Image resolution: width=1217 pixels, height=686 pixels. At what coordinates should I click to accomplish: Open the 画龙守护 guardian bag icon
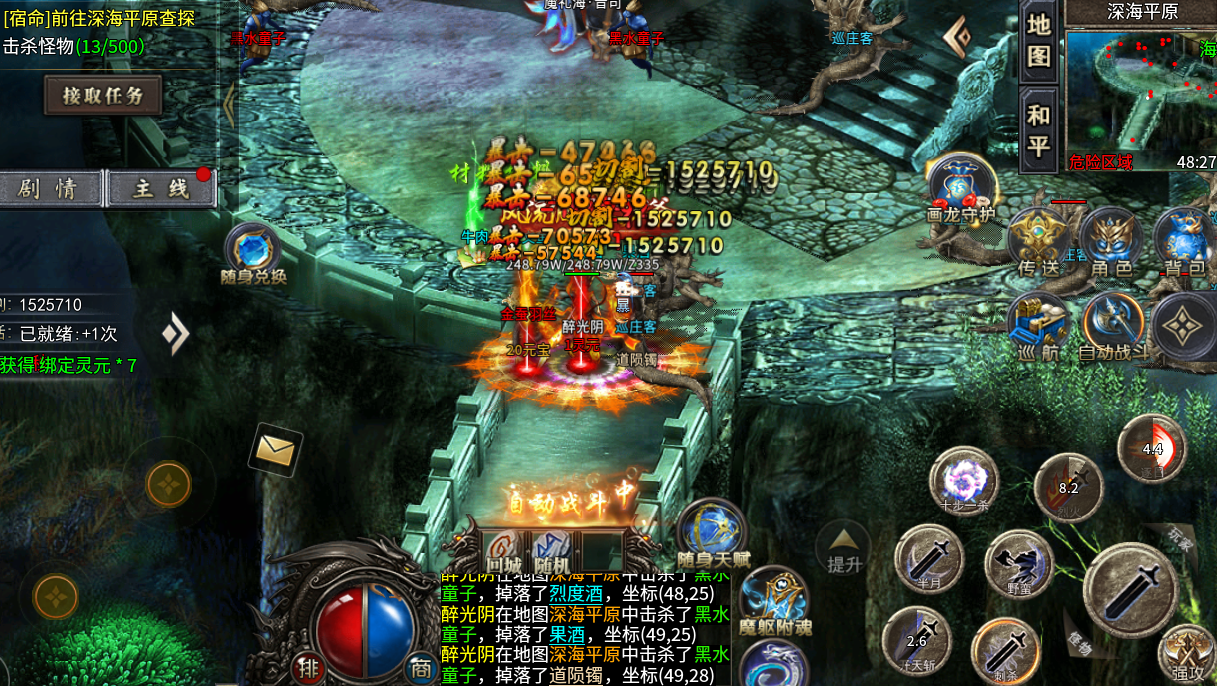[961, 185]
